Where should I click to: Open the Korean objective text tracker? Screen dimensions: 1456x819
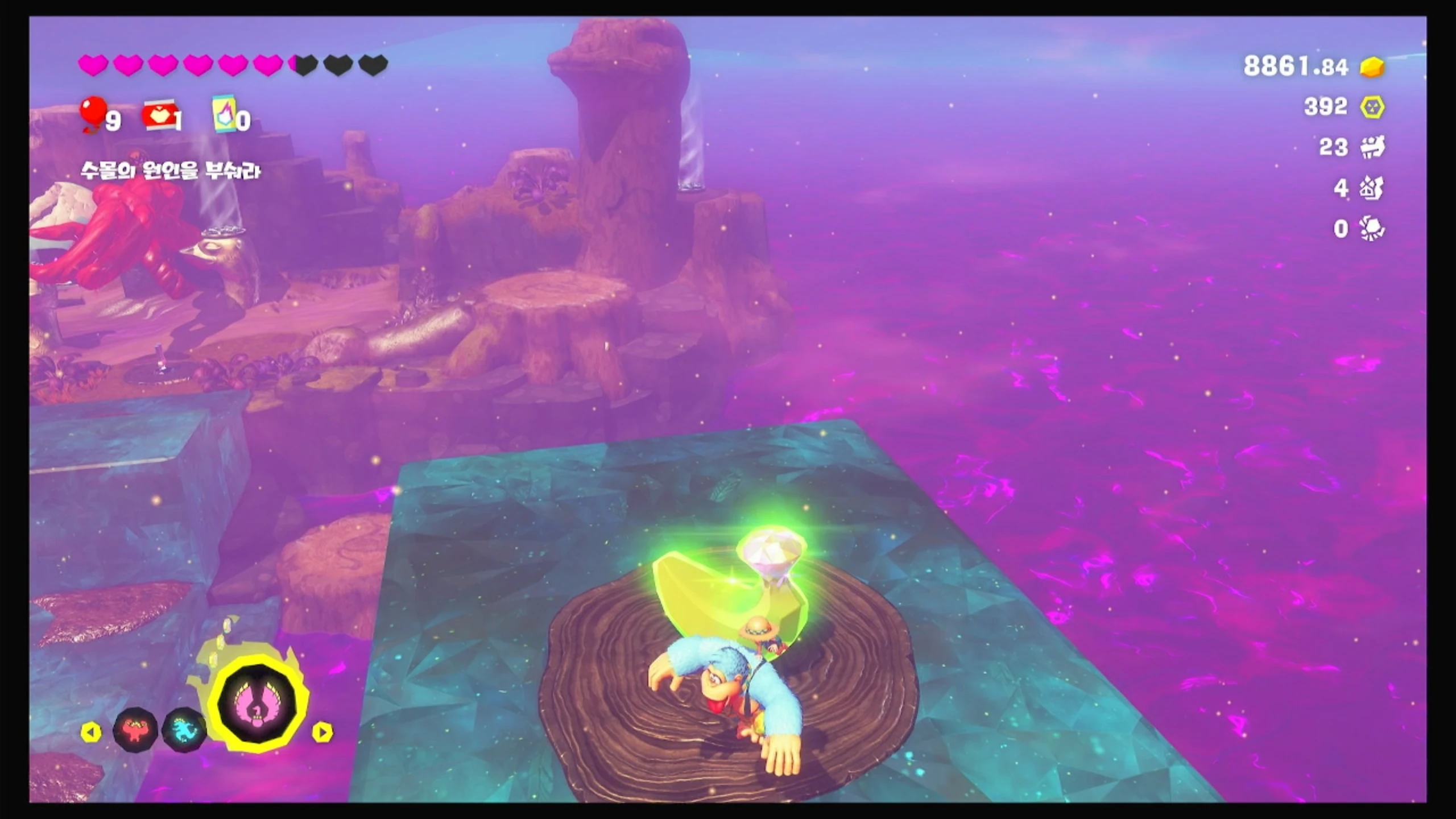pyautogui.click(x=170, y=171)
